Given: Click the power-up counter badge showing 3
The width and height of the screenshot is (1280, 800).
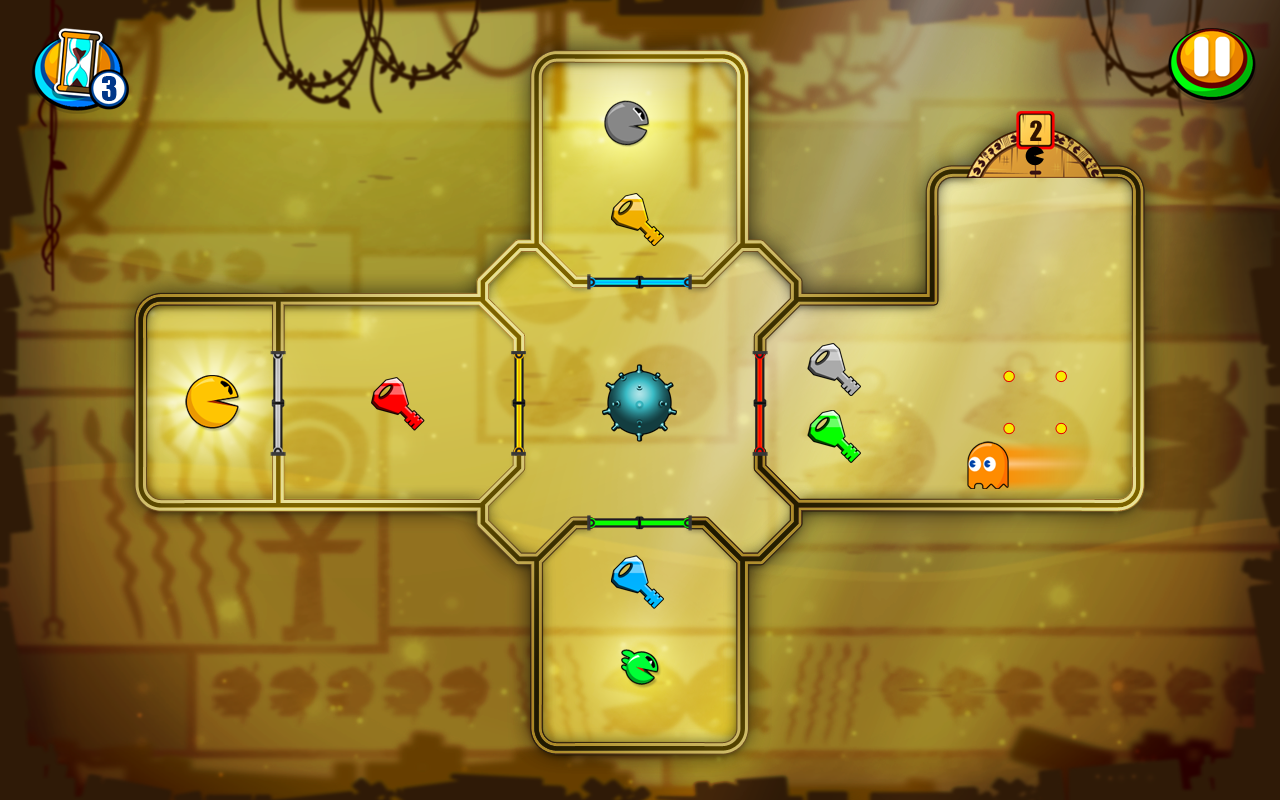Looking at the screenshot, I should click(106, 84).
